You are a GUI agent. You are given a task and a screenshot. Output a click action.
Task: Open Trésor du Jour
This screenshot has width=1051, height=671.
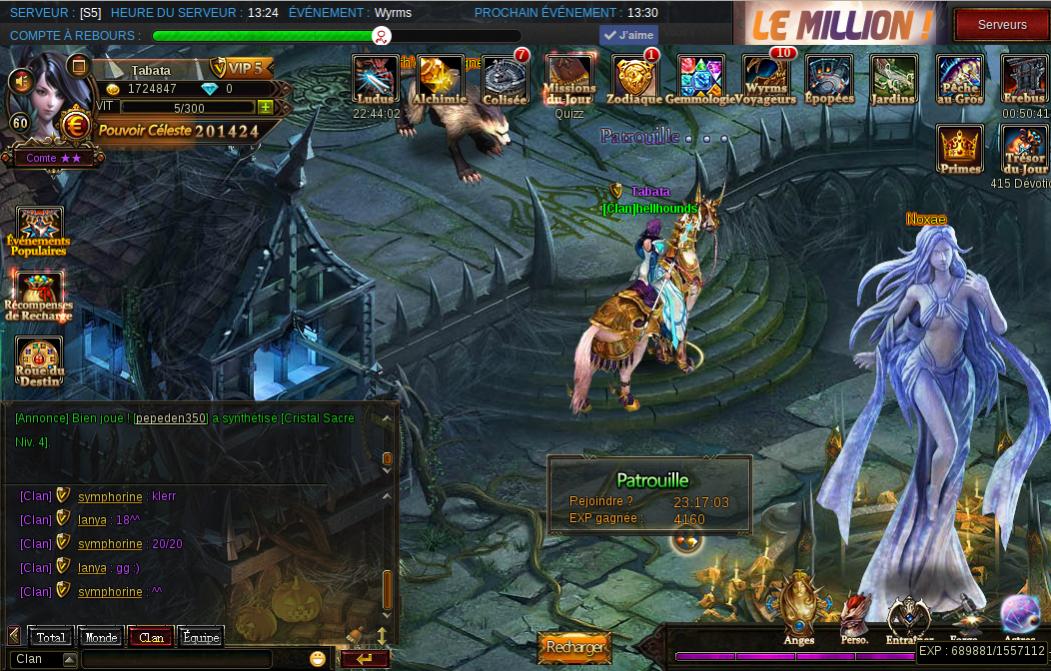pos(1024,149)
